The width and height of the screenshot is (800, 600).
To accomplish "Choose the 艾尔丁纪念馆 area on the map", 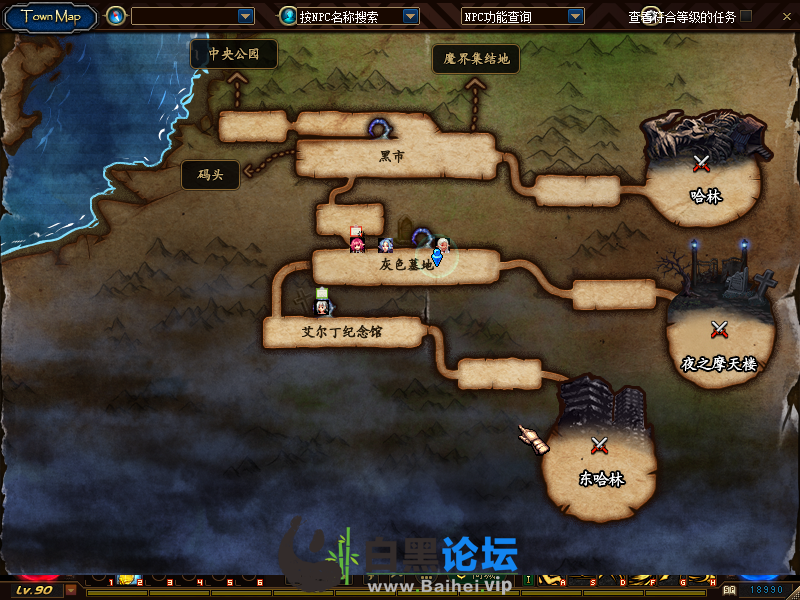I will pyautogui.click(x=342, y=331).
